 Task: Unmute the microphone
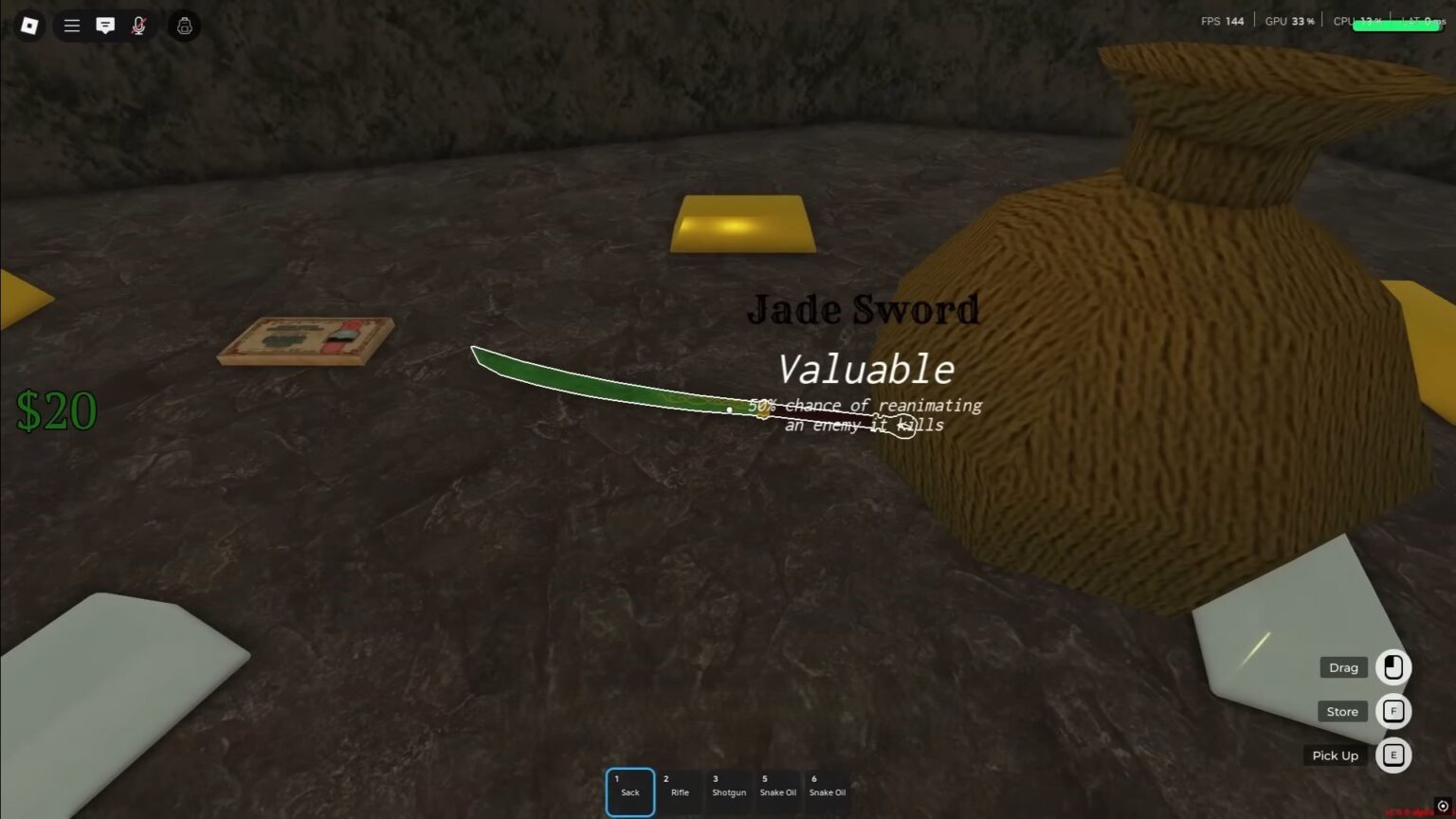click(x=138, y=26)
